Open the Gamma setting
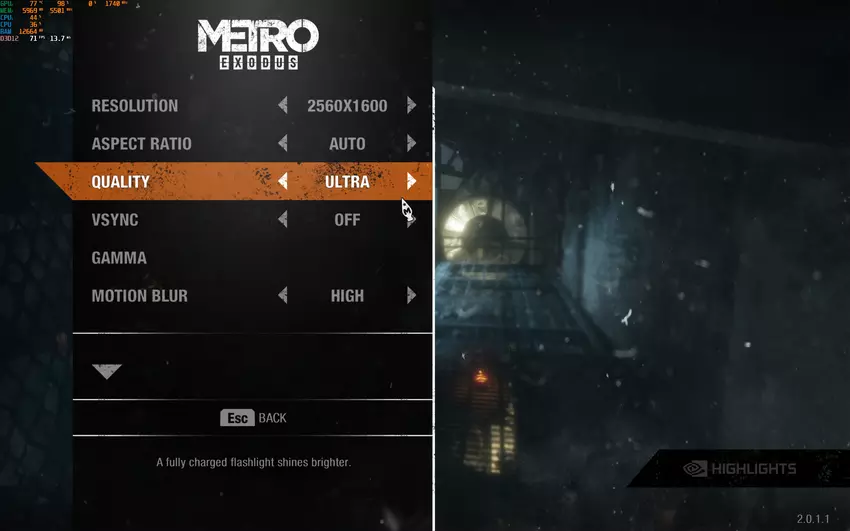Viewport: 850px width, 531px height. [x=119, y=258]
